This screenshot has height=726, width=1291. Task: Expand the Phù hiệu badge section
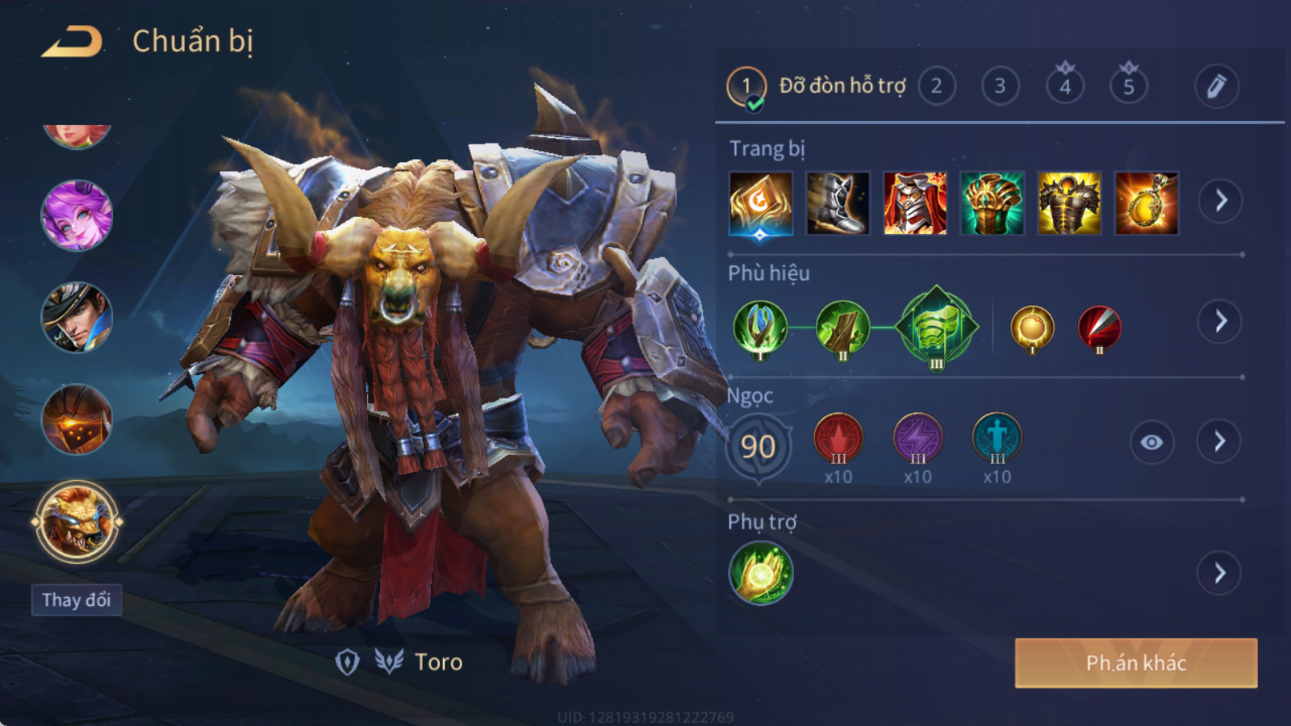1220,321
